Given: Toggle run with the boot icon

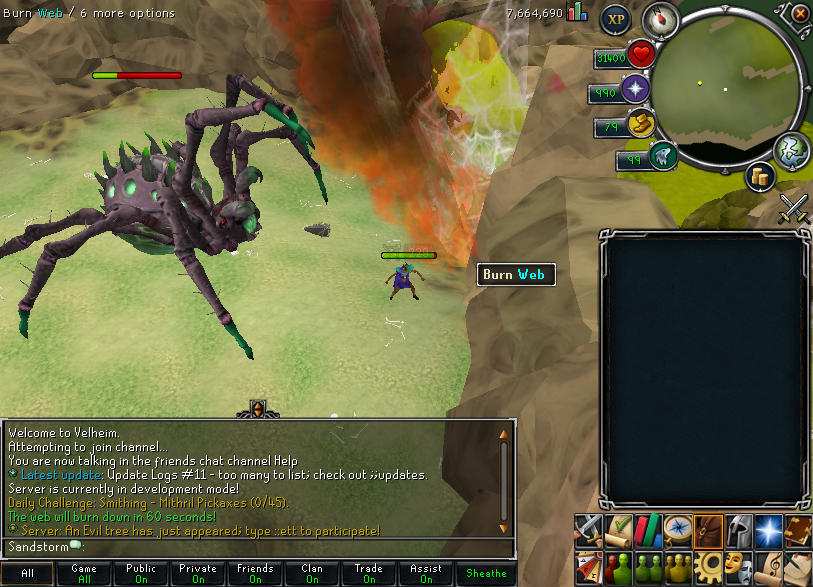Looking at the screenshot, I should [640, 124].
